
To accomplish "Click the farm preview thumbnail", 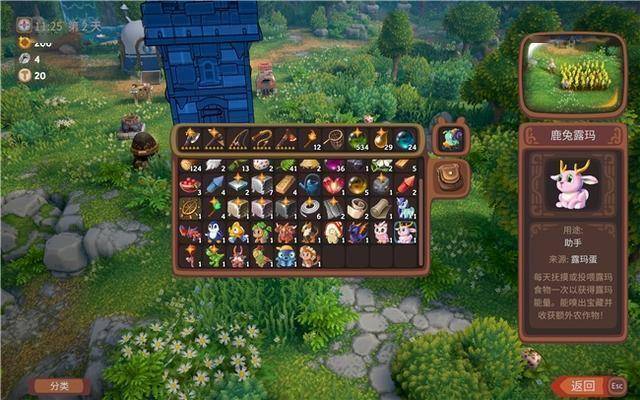I will click(570, 75).
